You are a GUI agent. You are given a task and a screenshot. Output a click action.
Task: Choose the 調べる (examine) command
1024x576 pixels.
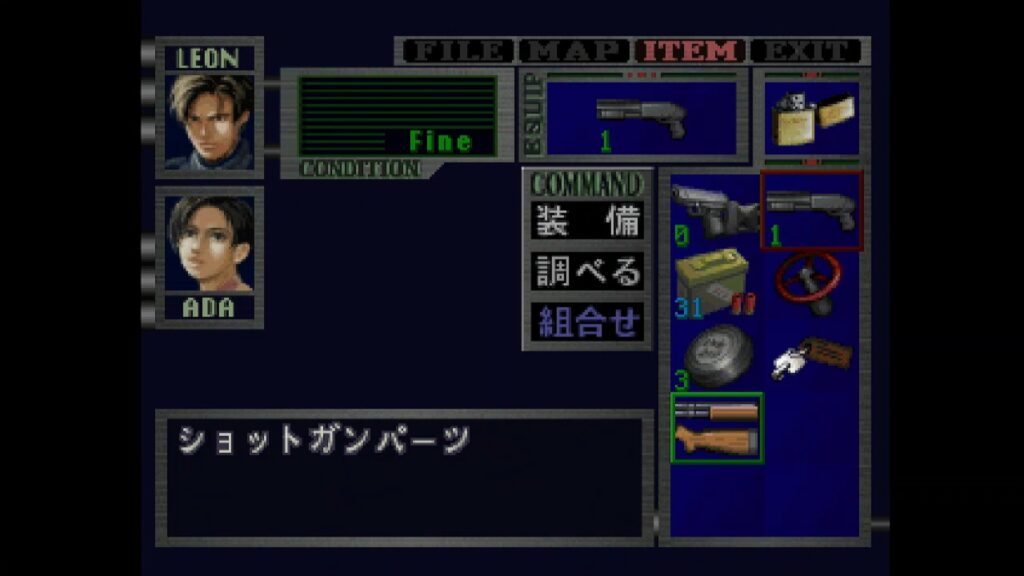[x=587, y=271]
